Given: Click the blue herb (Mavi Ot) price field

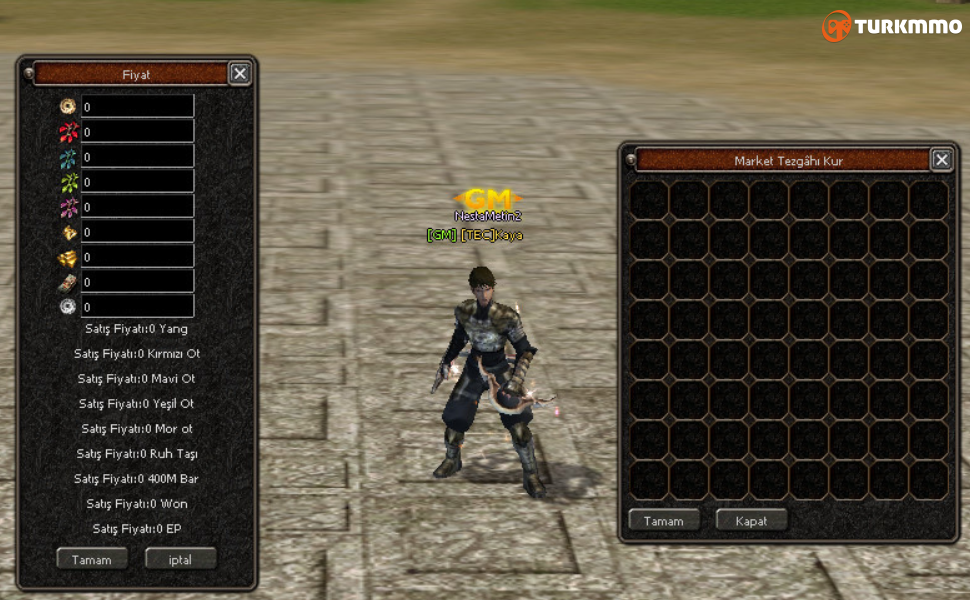Looking at the screenshot, I should click(x=137, y=156).
